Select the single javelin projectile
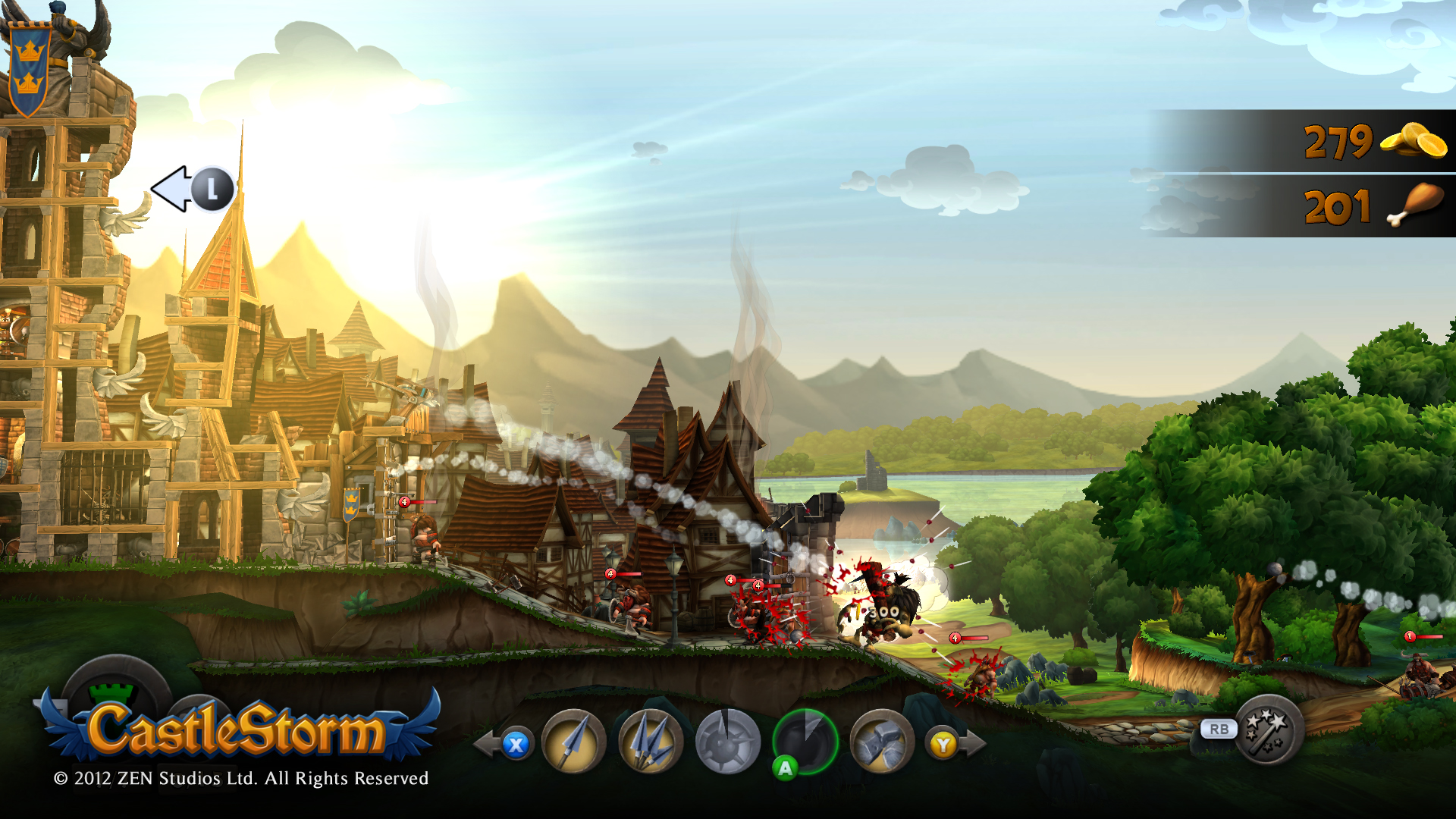Viewport: 1456px width, 819px height. coord(574,742)
